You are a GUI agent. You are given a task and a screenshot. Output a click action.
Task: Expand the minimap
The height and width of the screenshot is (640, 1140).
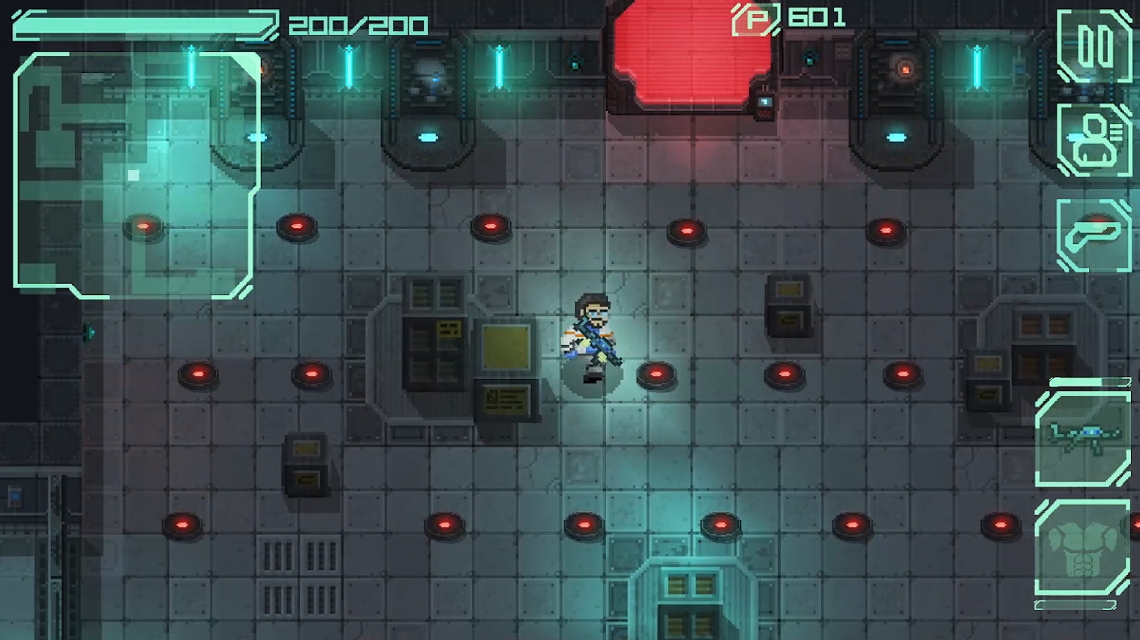coord(136,174)
